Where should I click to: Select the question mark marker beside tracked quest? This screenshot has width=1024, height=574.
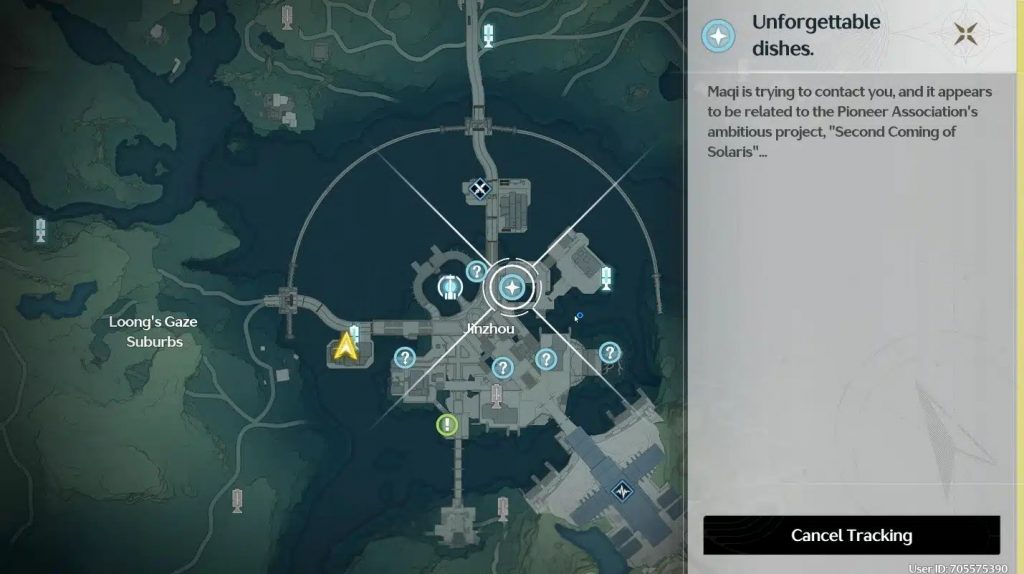pyautogui.click(x=476, y=271)
